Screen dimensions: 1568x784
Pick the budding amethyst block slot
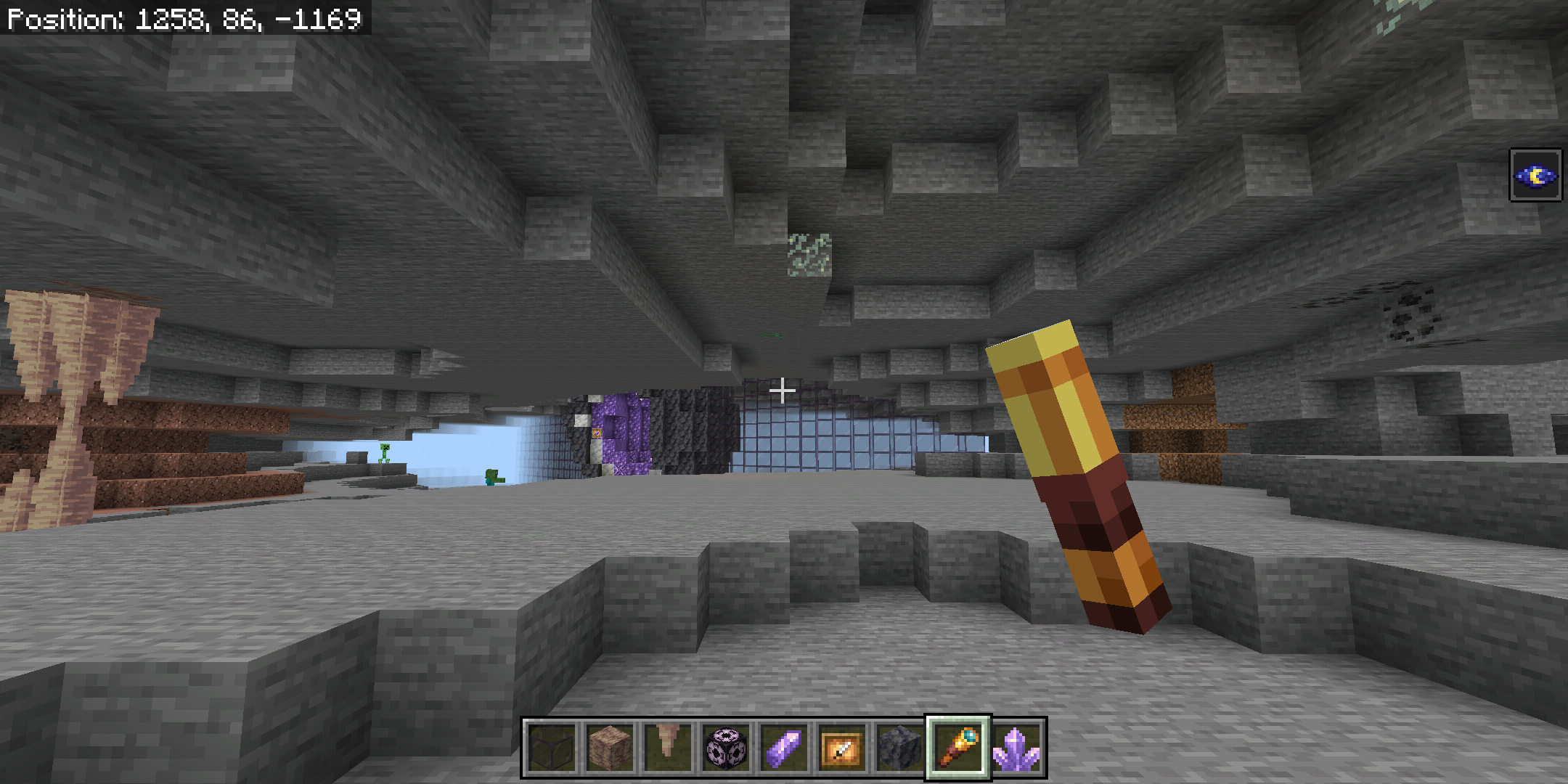point(725,748)
